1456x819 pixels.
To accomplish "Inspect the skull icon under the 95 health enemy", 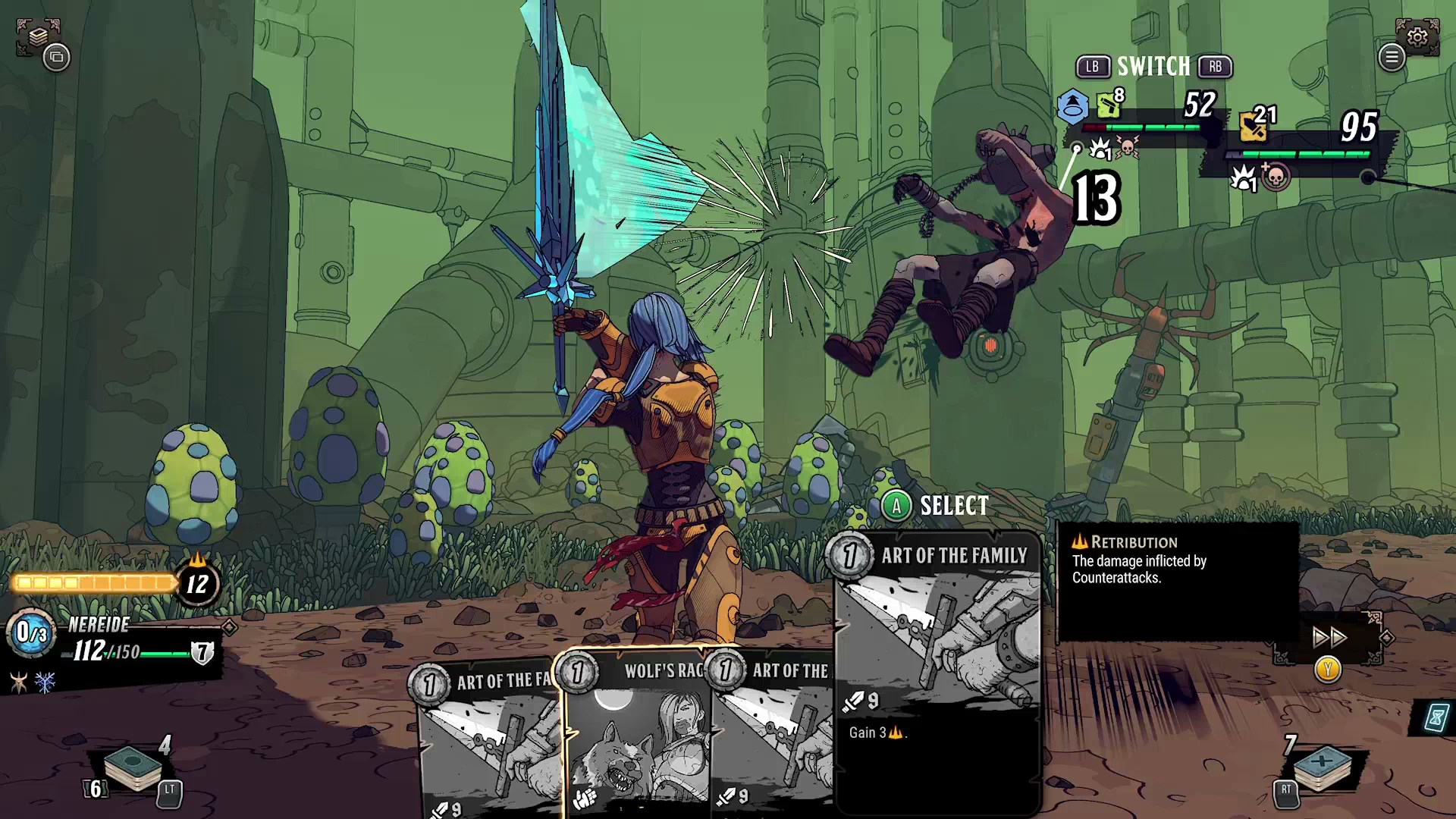I will [x=1276, y=177].
